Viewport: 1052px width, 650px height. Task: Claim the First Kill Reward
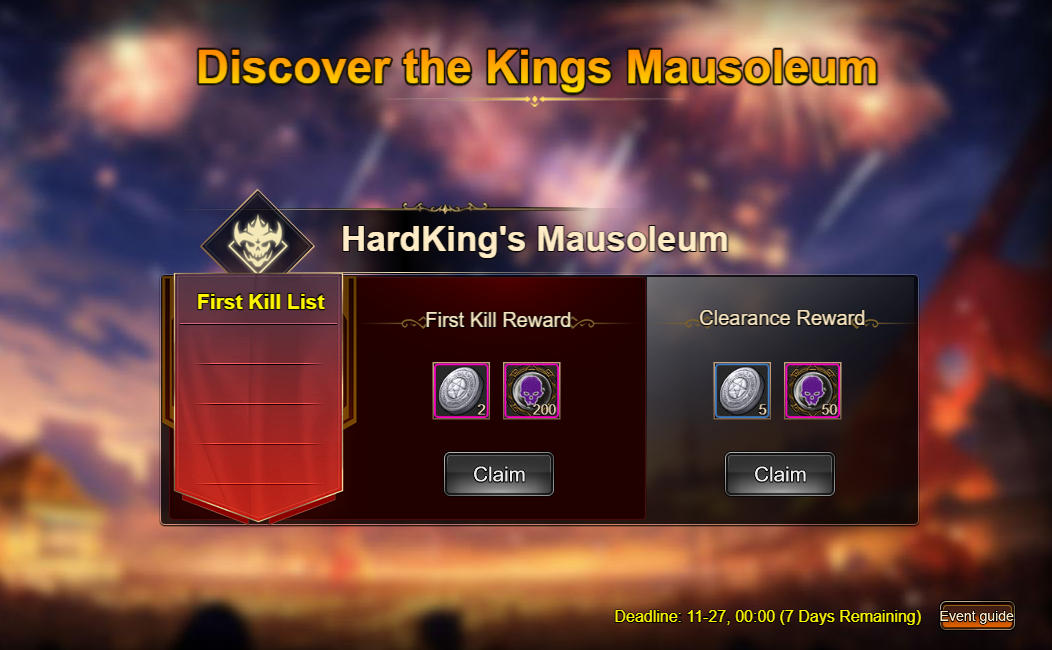tap(498, 474)
